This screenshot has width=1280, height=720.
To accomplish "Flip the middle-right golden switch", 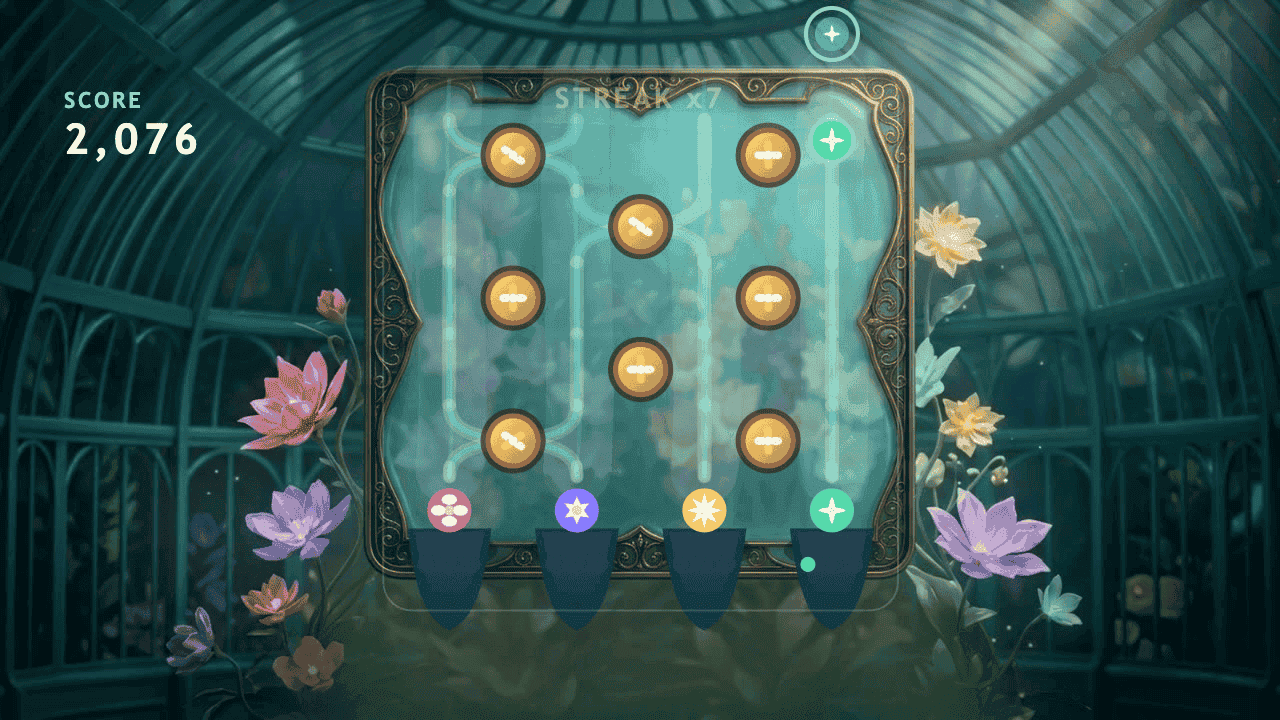I will click(766, 296).
